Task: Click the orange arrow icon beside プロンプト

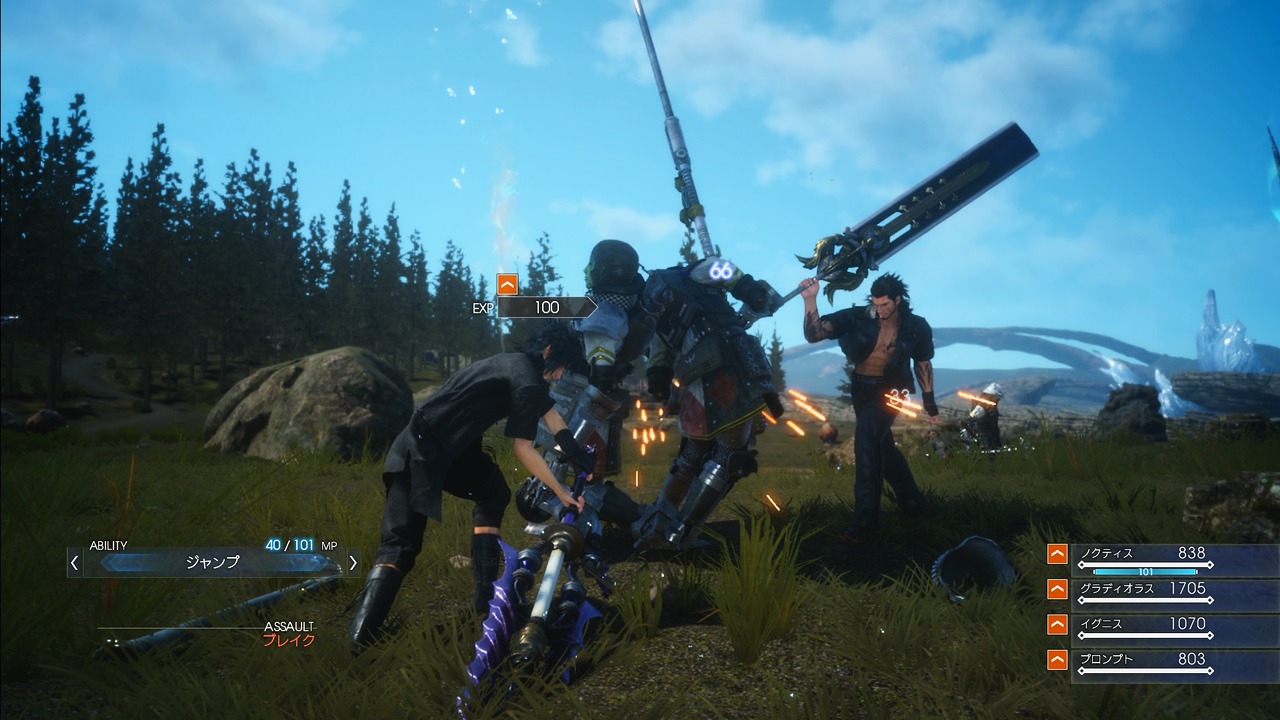Action: point(1057,659)
